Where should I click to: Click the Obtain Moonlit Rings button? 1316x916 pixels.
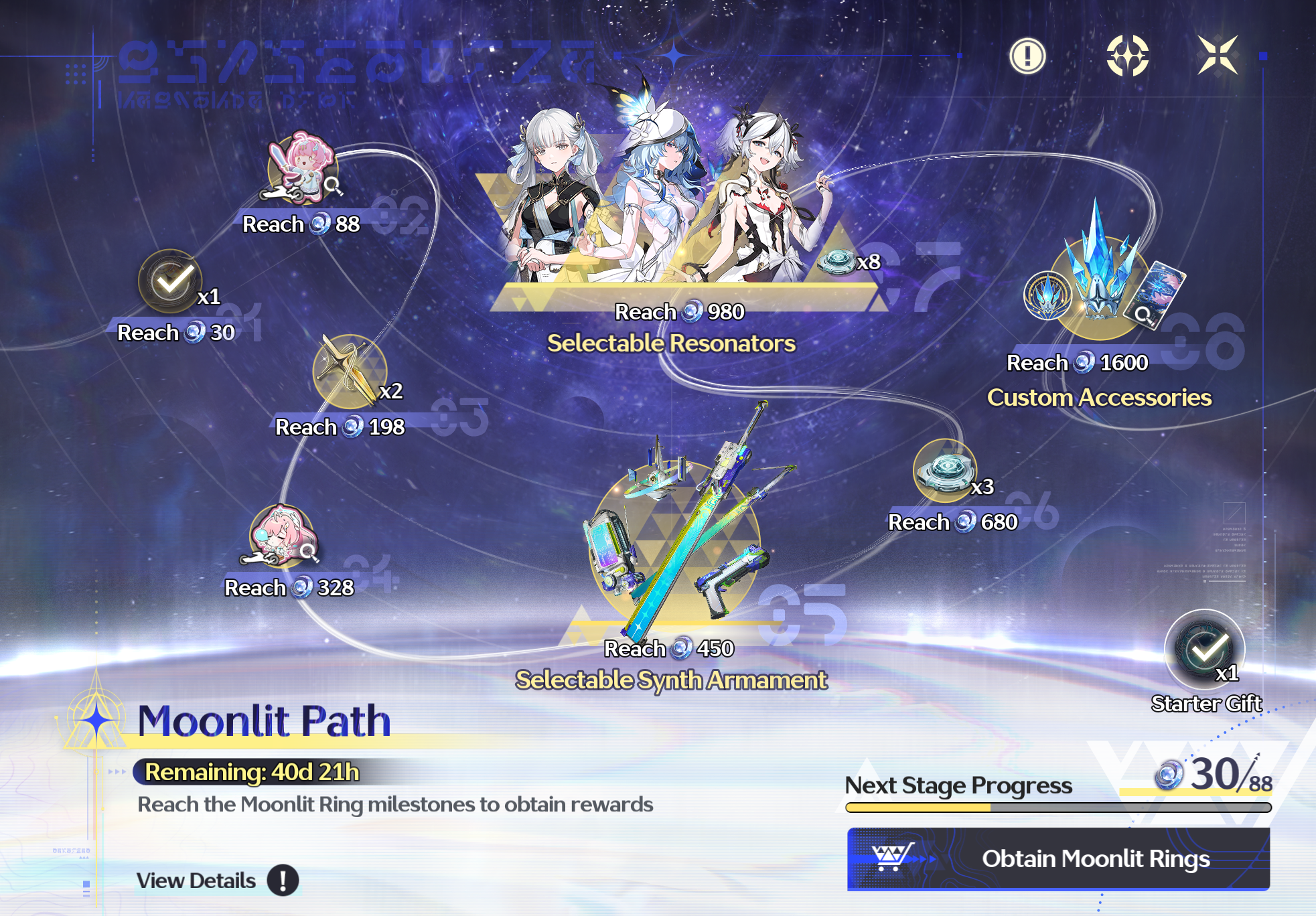click(1058, 858)
